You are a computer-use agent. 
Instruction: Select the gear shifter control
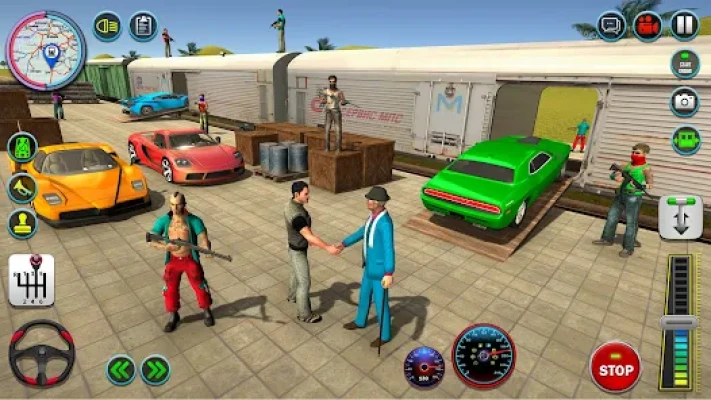(x=31, y=281)
